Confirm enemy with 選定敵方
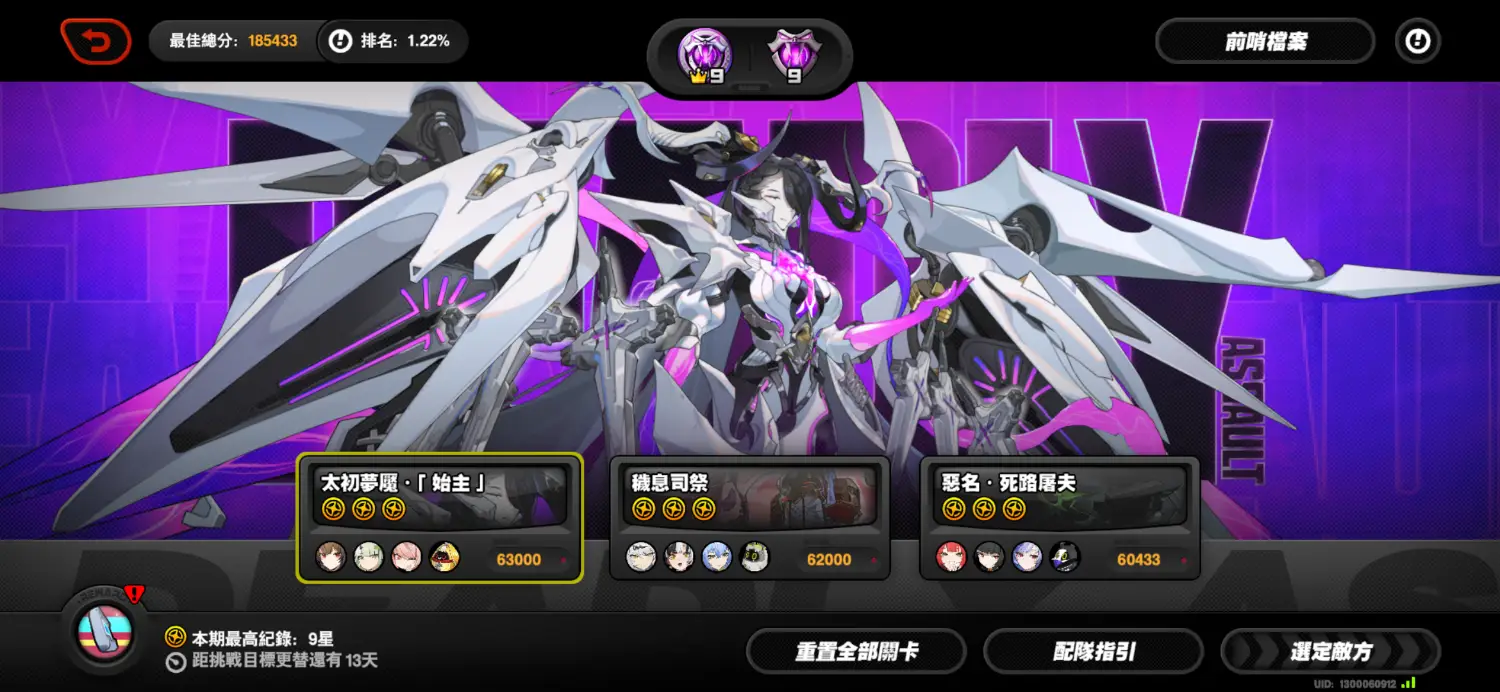Image resolution: width=1500 pixels, height=692 pixels. click(x=1330, y=652)
